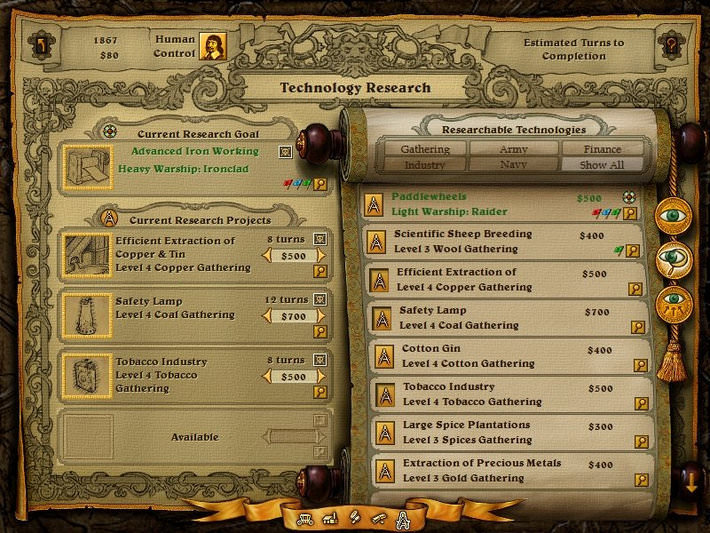710x533 pixels.
Task: Open the help question mark button
Action: [671, 46]
